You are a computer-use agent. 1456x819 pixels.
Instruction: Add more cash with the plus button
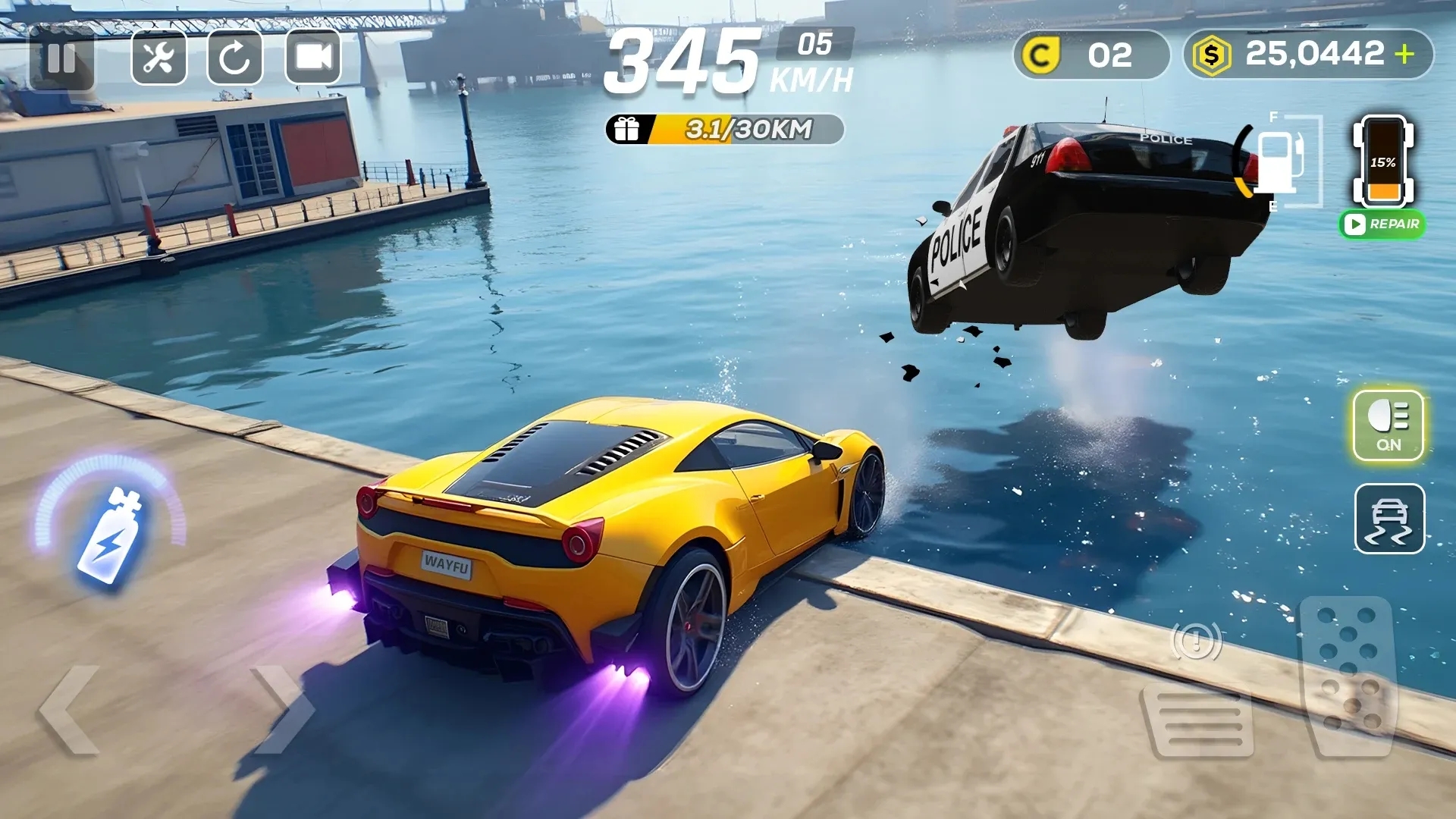(x=1404, y=54)
